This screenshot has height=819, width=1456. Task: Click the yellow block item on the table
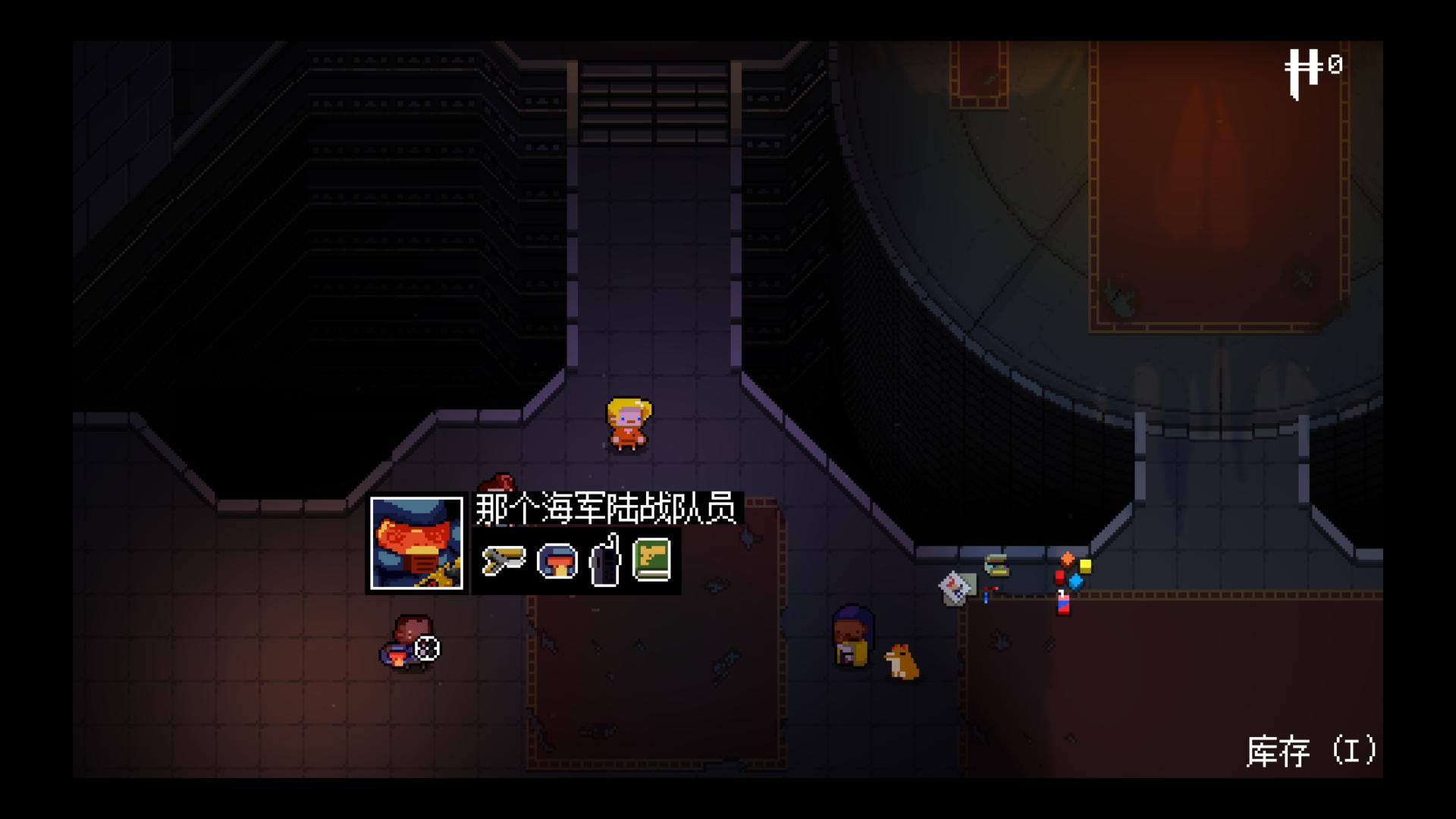[x=1085, y=566]
